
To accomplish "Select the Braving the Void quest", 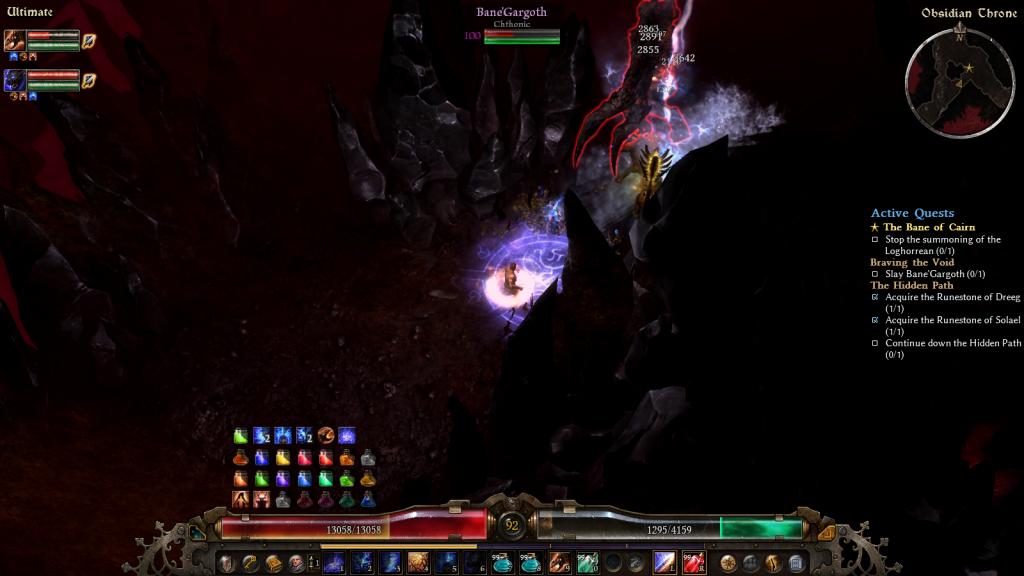I will pos(912,262).
